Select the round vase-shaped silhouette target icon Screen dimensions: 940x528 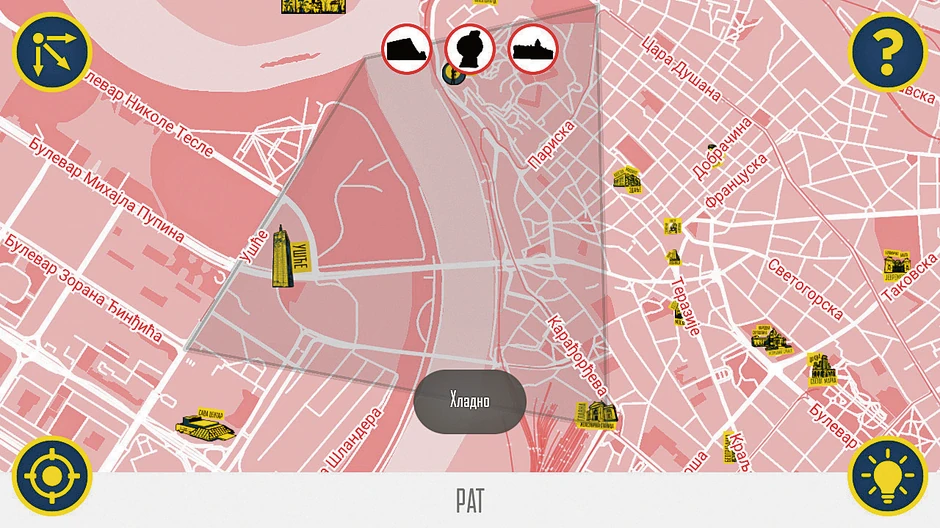[x=470, y=46]
